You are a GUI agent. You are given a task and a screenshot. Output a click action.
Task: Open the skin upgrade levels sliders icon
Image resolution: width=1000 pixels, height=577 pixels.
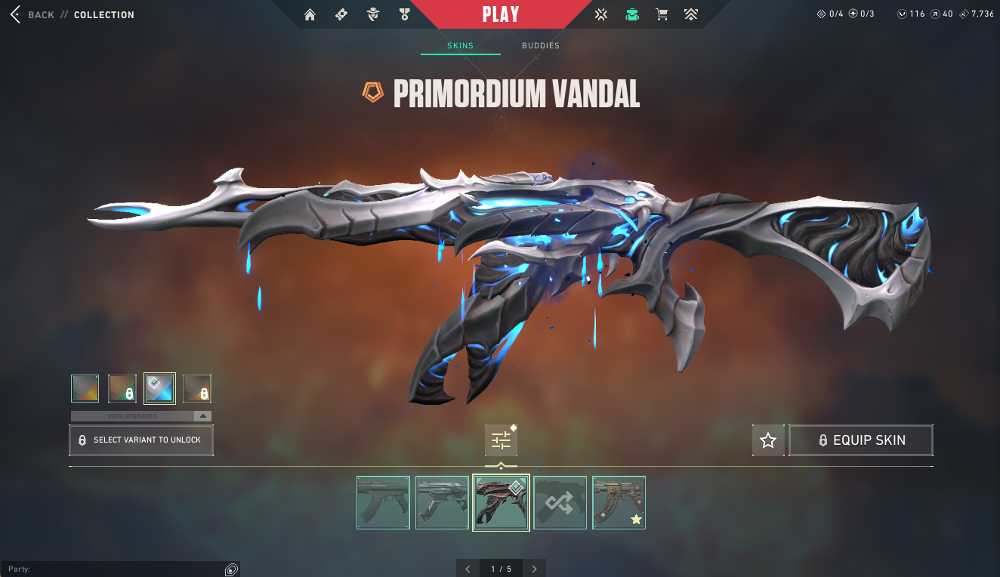[x=501, y=440]
